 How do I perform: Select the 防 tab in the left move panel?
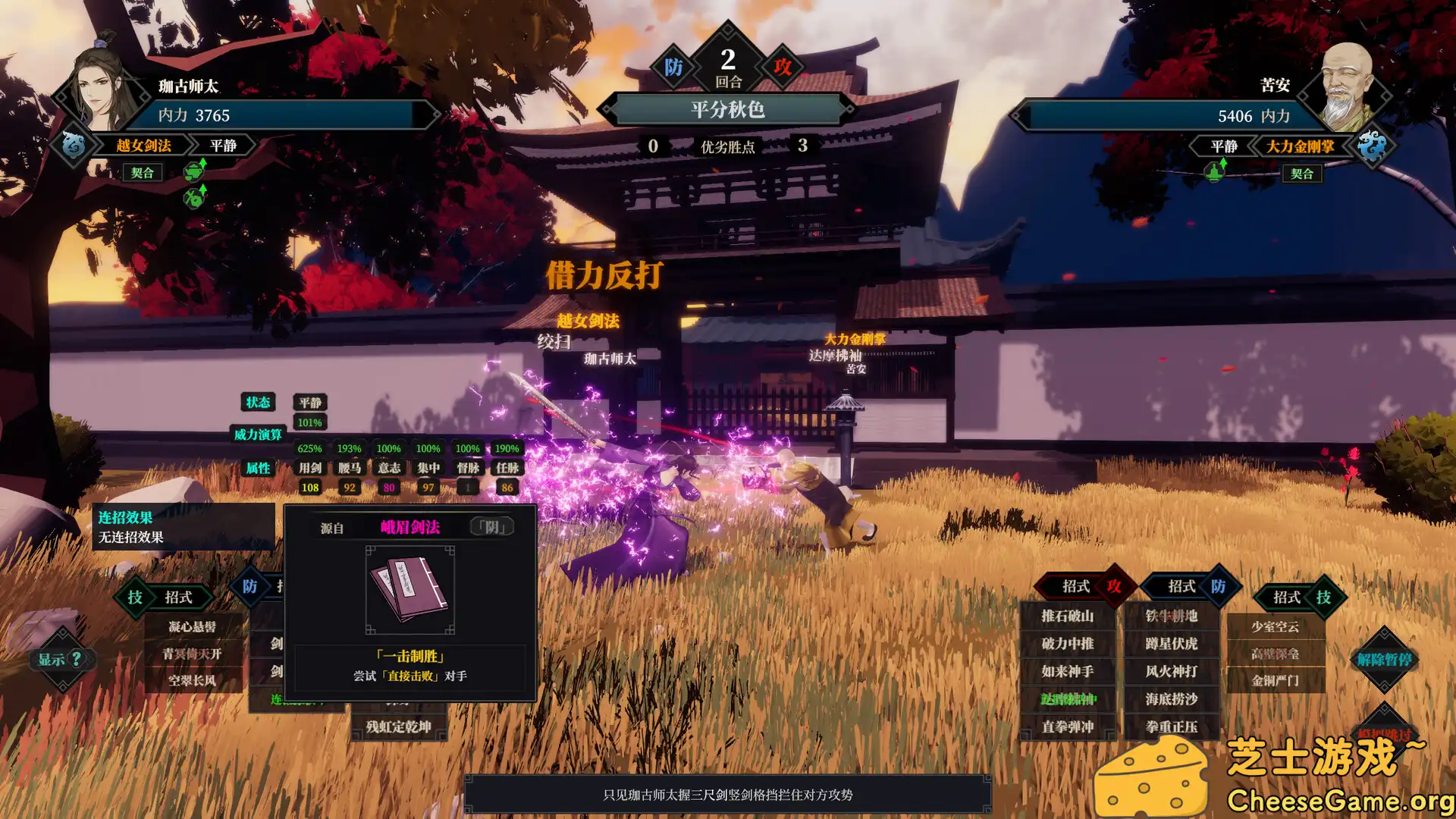pos(248,586)
